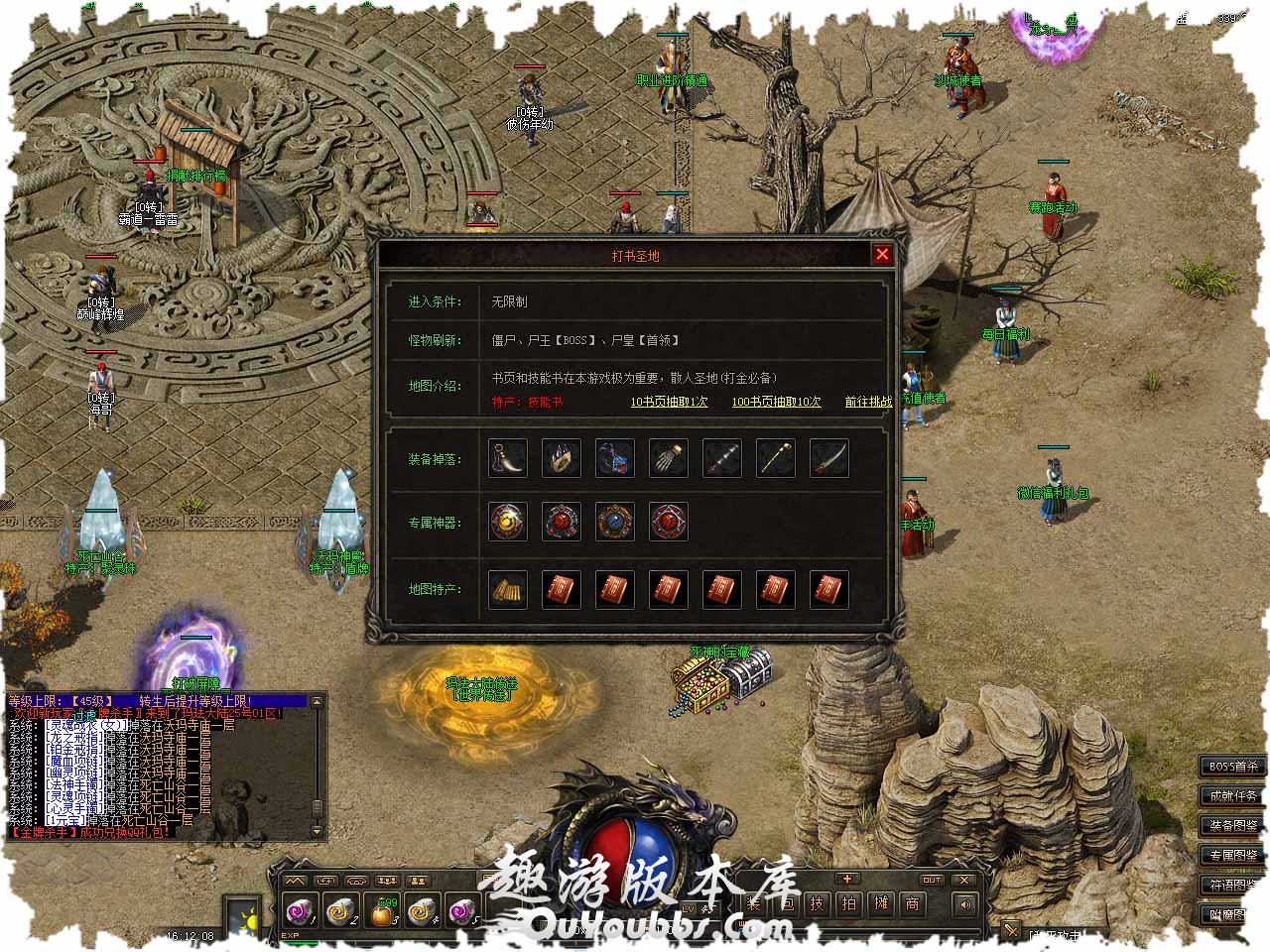Open the 成就任务 achievement quests
Screen dimensions: 1270x952
[1233, 796]
